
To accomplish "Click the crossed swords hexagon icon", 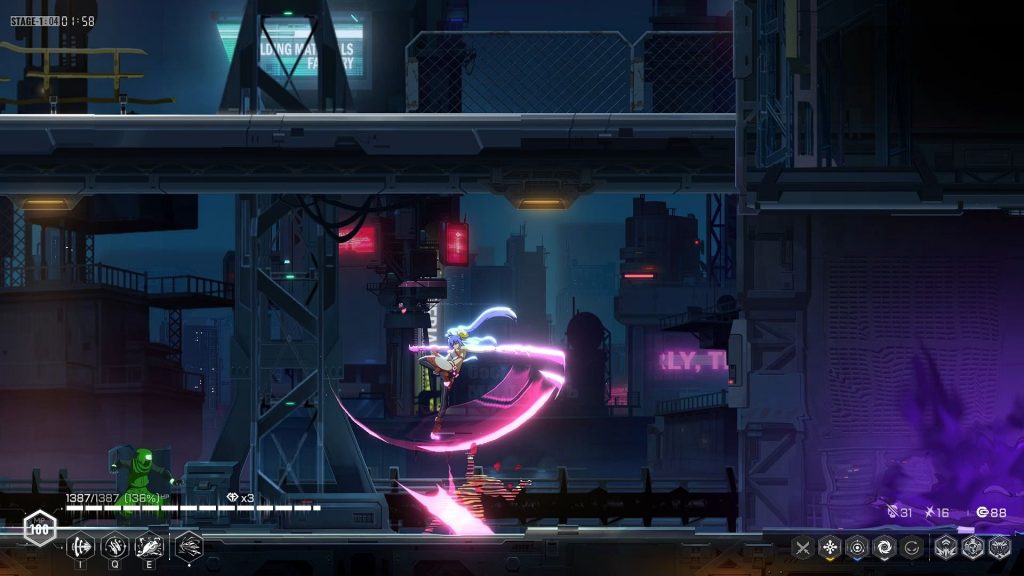I will pos(803,547).
